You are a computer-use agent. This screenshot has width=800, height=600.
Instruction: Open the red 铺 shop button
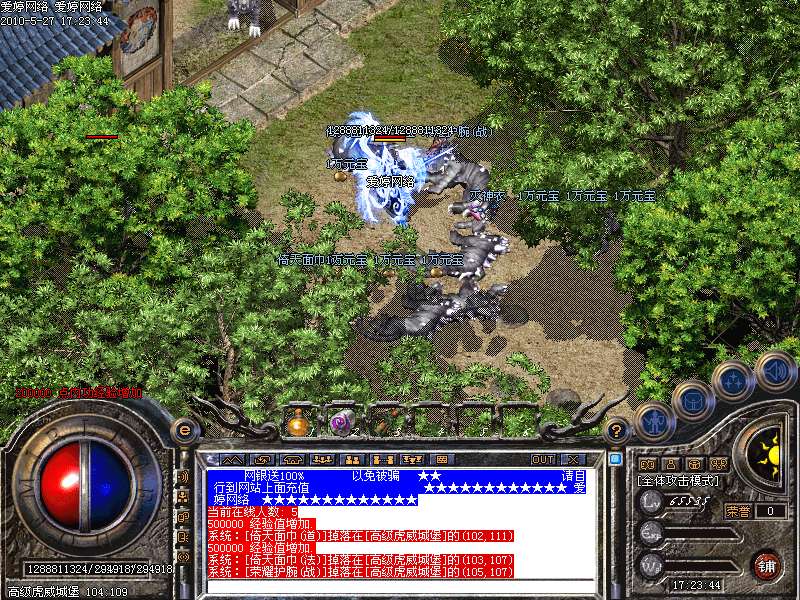click(766, 564)
